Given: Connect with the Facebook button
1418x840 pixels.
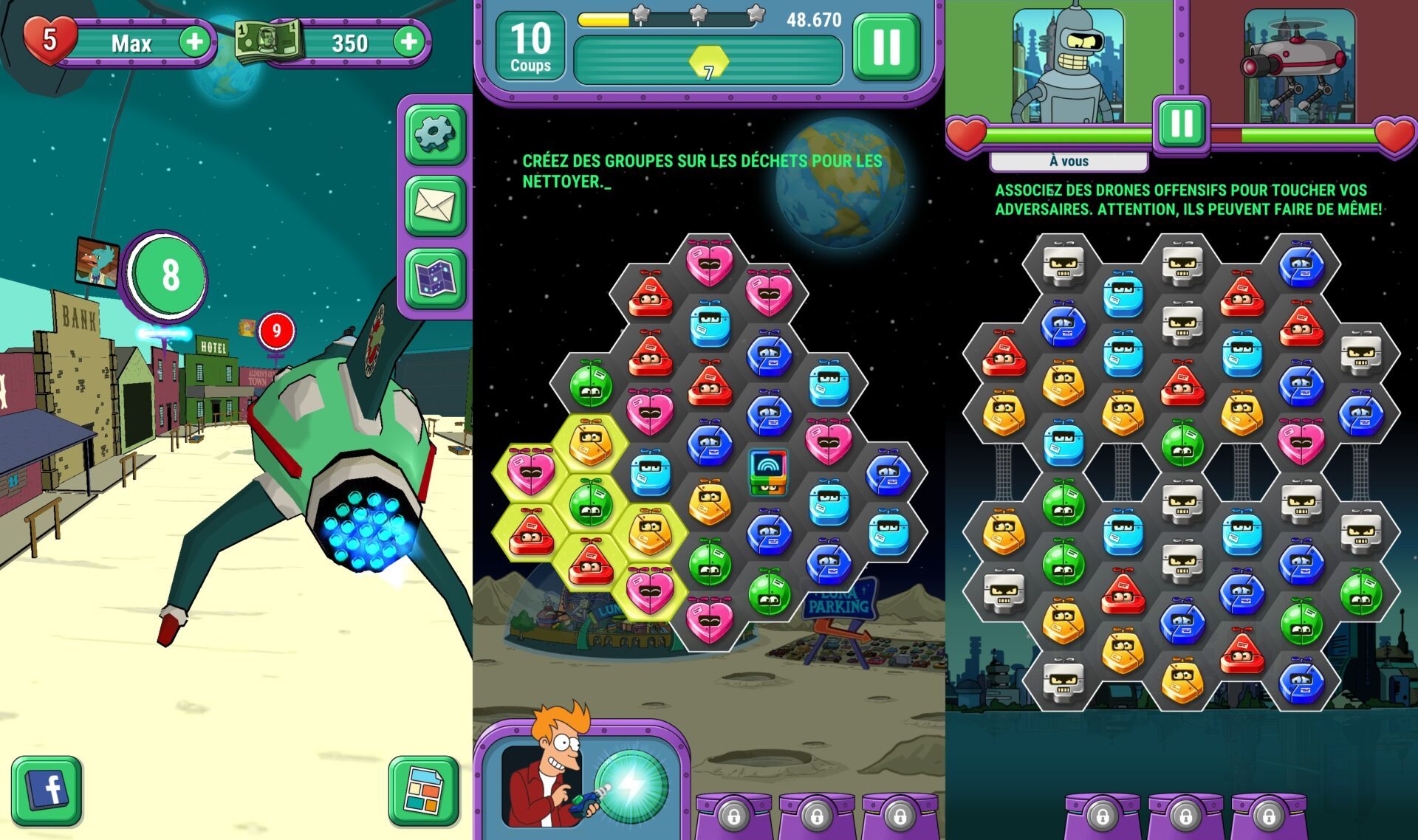Looking at the screenshot, I should tap(47, 790).
